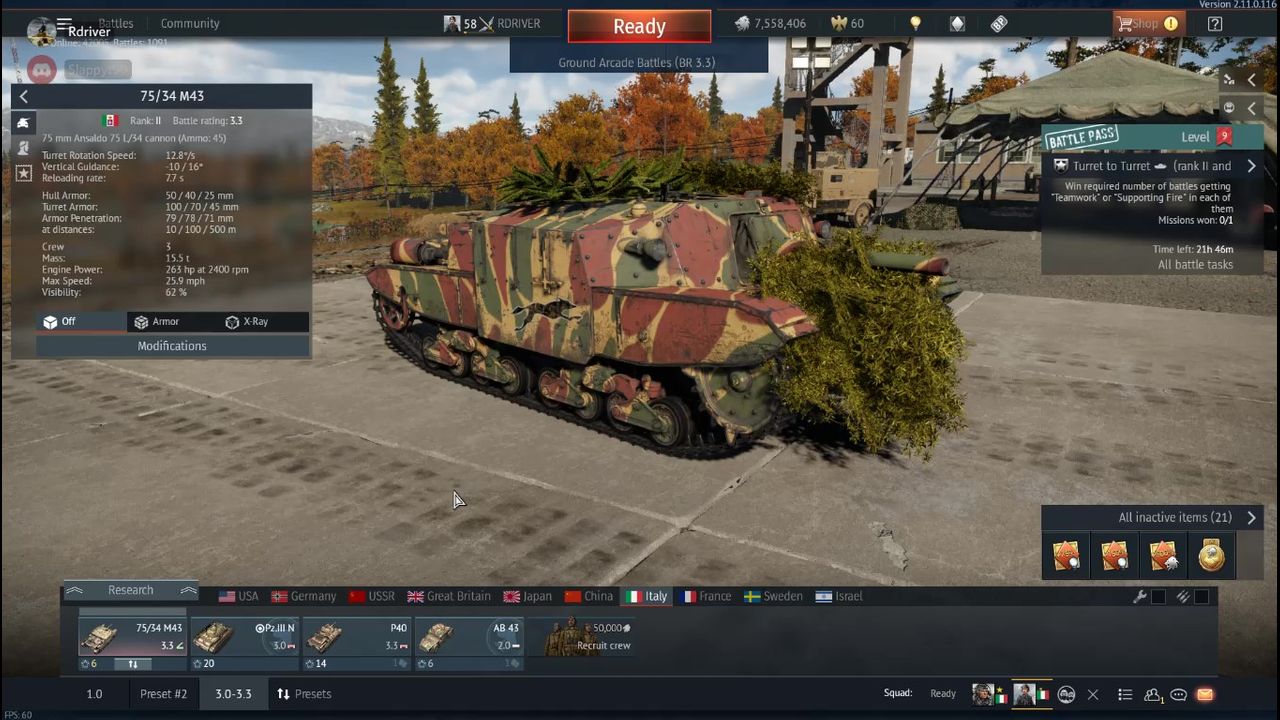This screenshot has width=1280, height=720.
Task: Select the USA nation tab
Action: coord(238,596)
